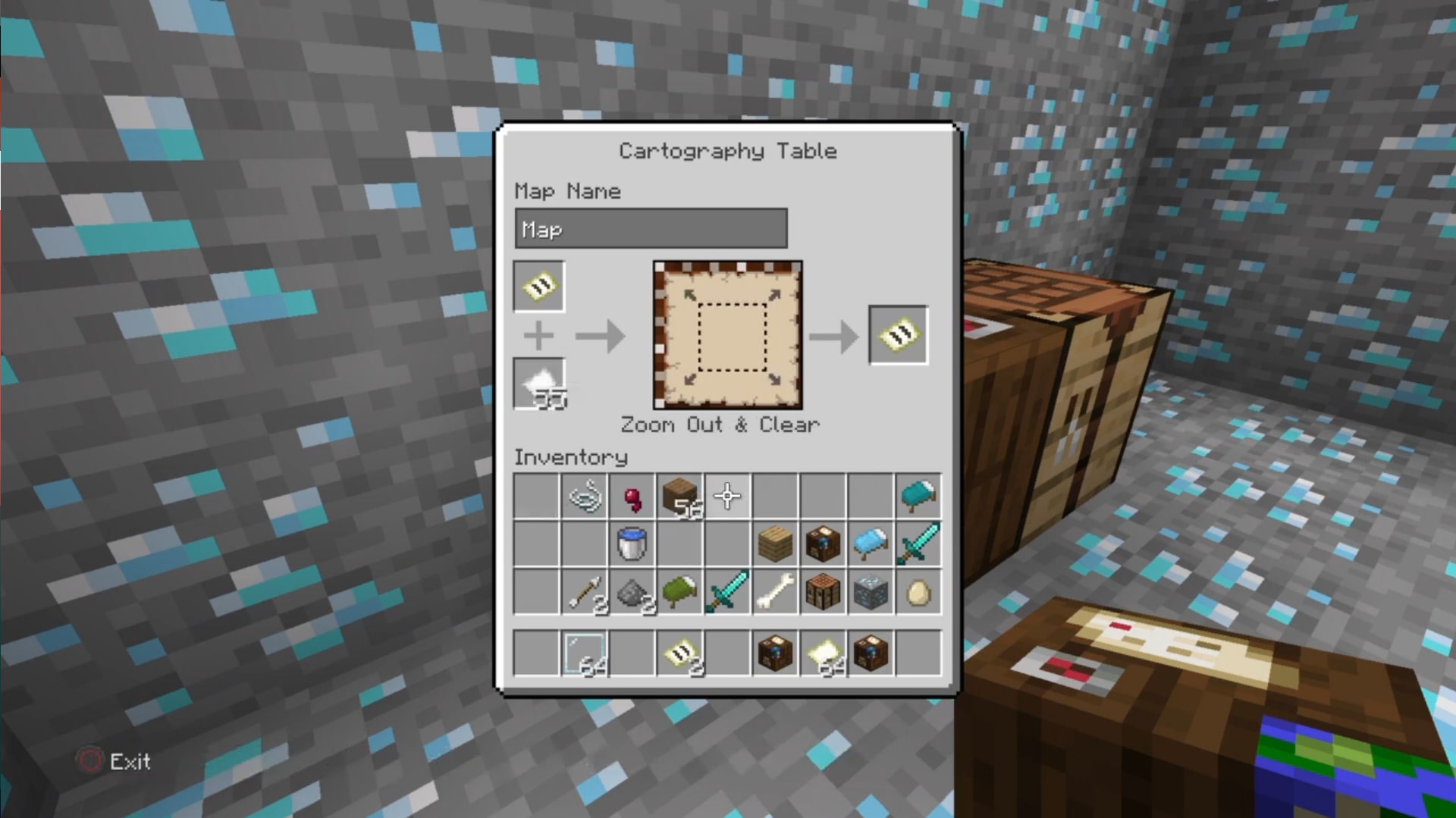This screenshot has height=818, width=1456.
Task: Pick up the red dye item
Action: pyautogui.click(x=633, y=495)
